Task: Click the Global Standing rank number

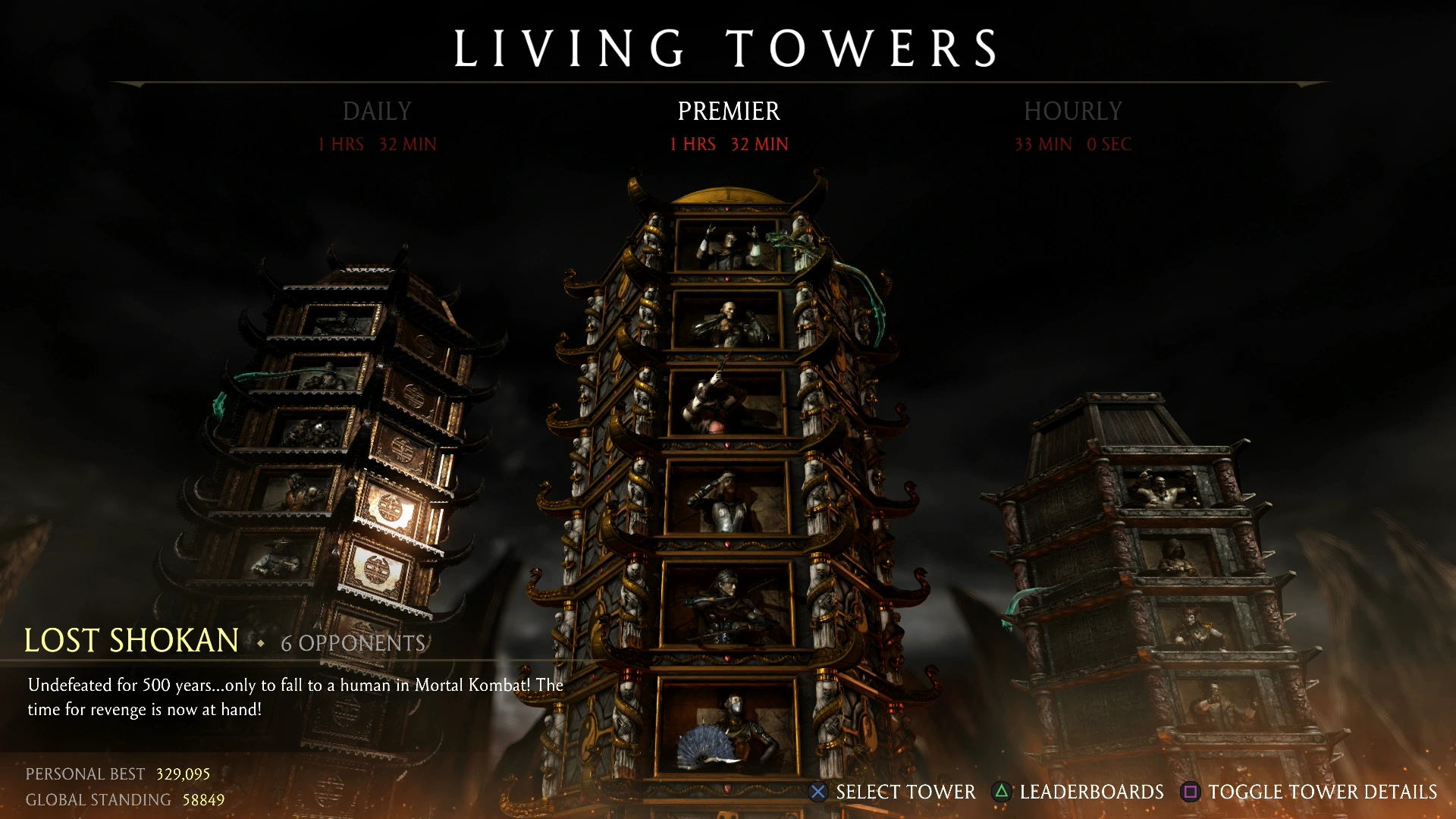Action: (x=203, y=799)
